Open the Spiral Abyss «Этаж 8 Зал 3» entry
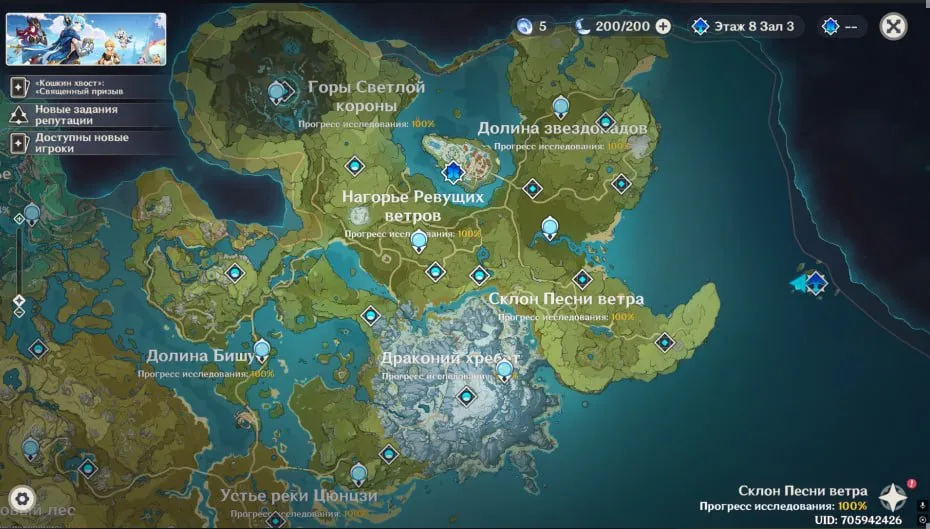This screenshot has height=529, width=930. coord(745,26)
